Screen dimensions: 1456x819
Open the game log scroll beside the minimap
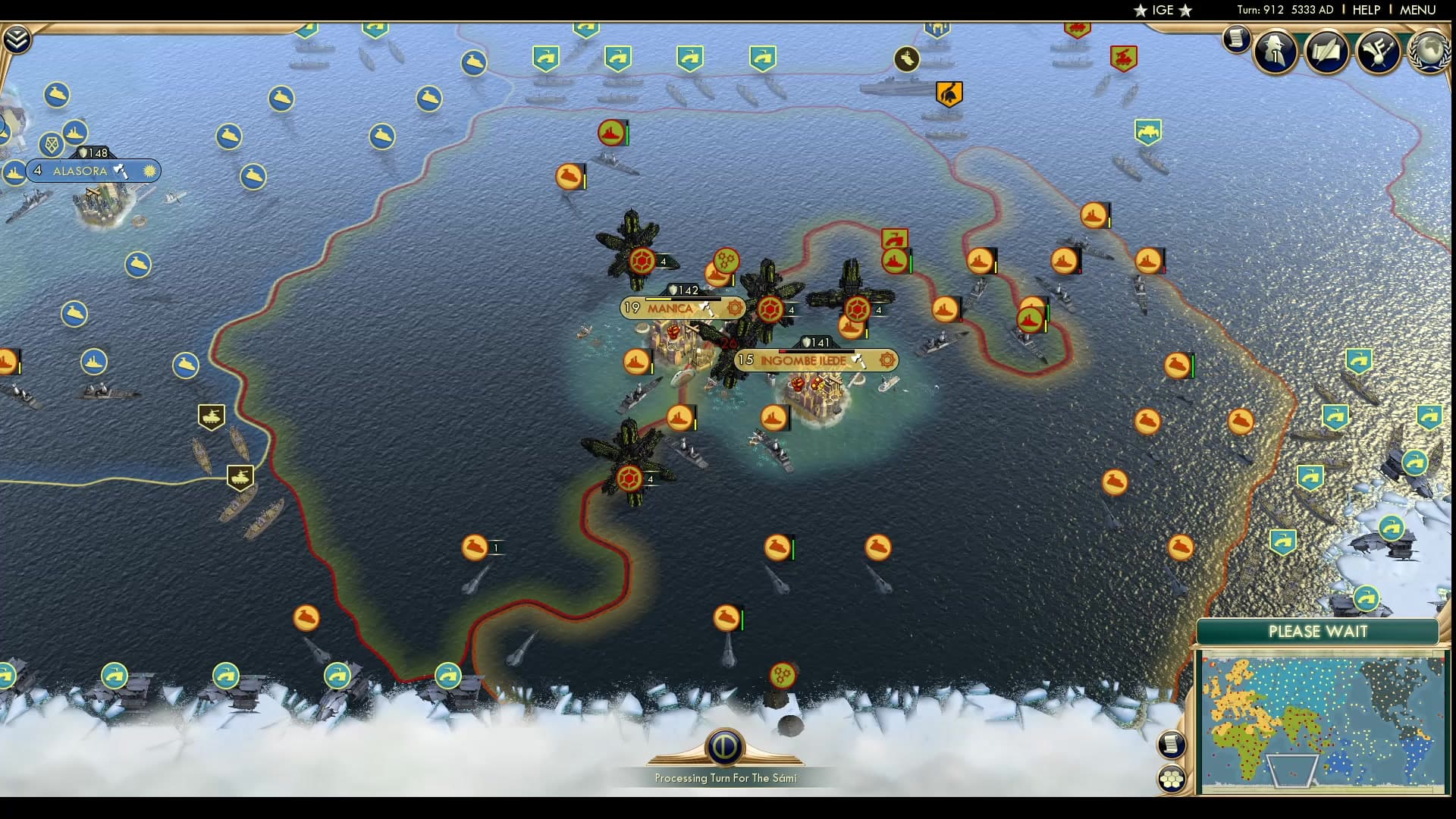click(x=1172, y=744)
